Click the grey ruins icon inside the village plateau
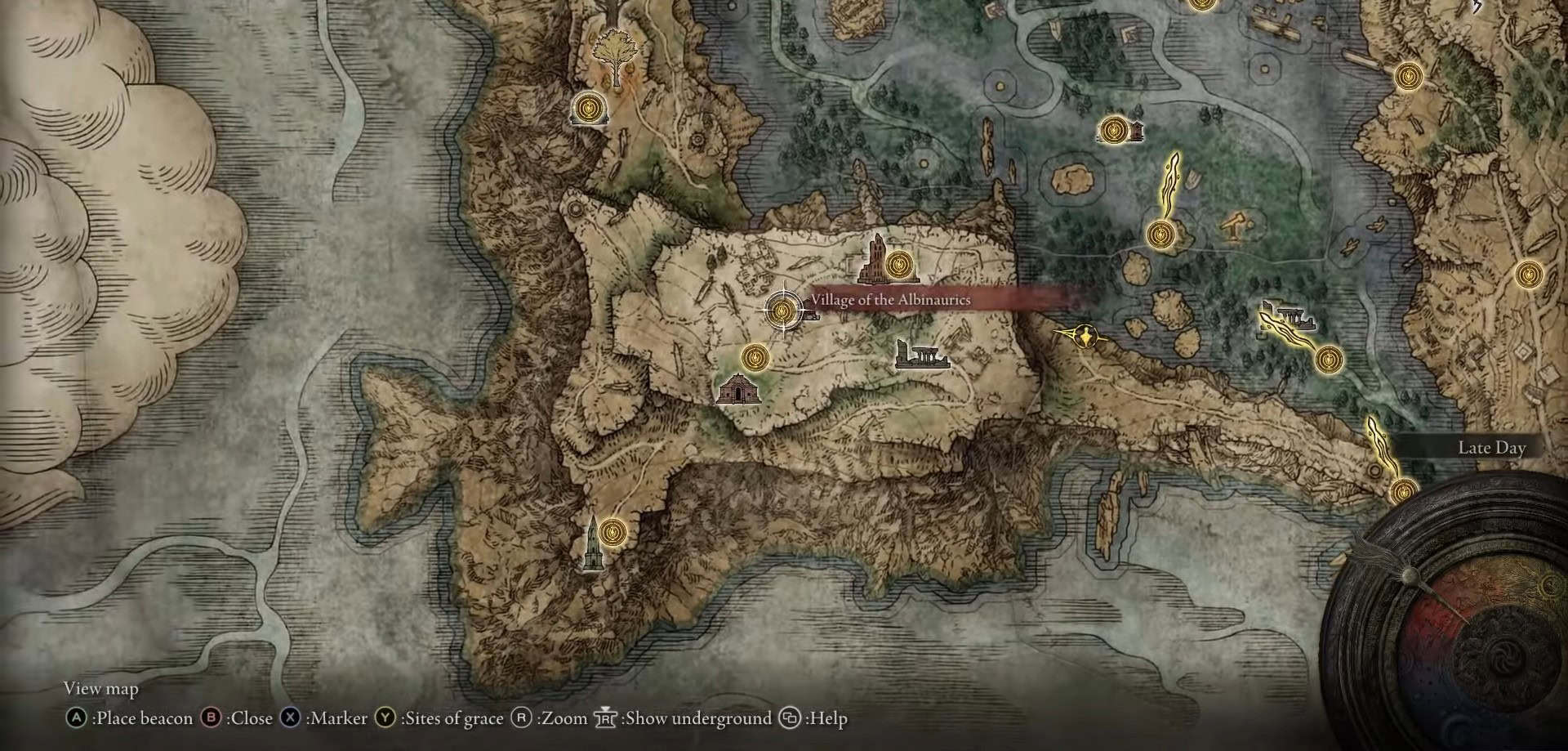This screenshot has width=1568, height=751. (922, 355)
